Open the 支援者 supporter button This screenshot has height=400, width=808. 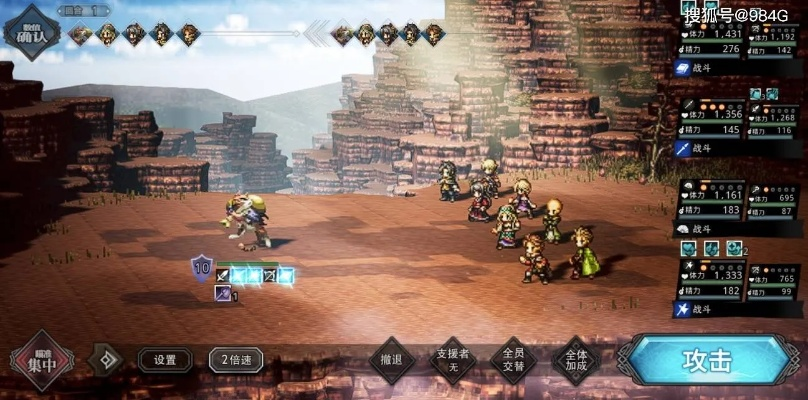point(452,360)
